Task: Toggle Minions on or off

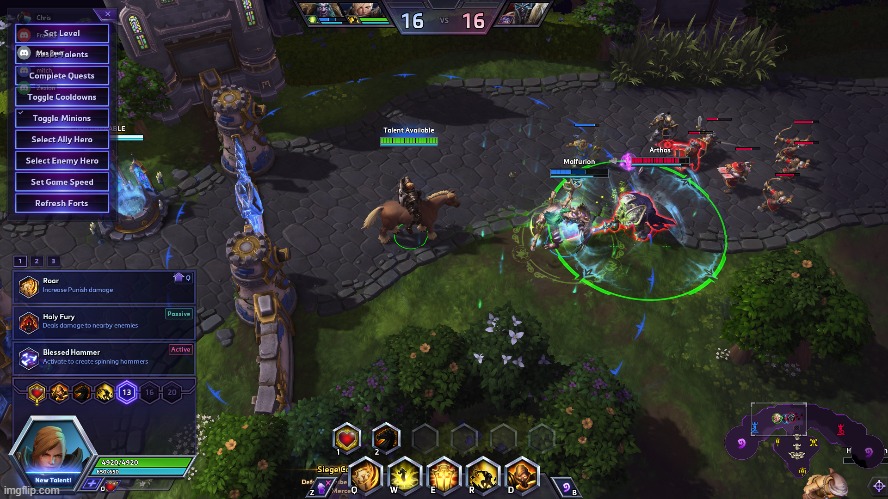Action: tap(62, 118)
